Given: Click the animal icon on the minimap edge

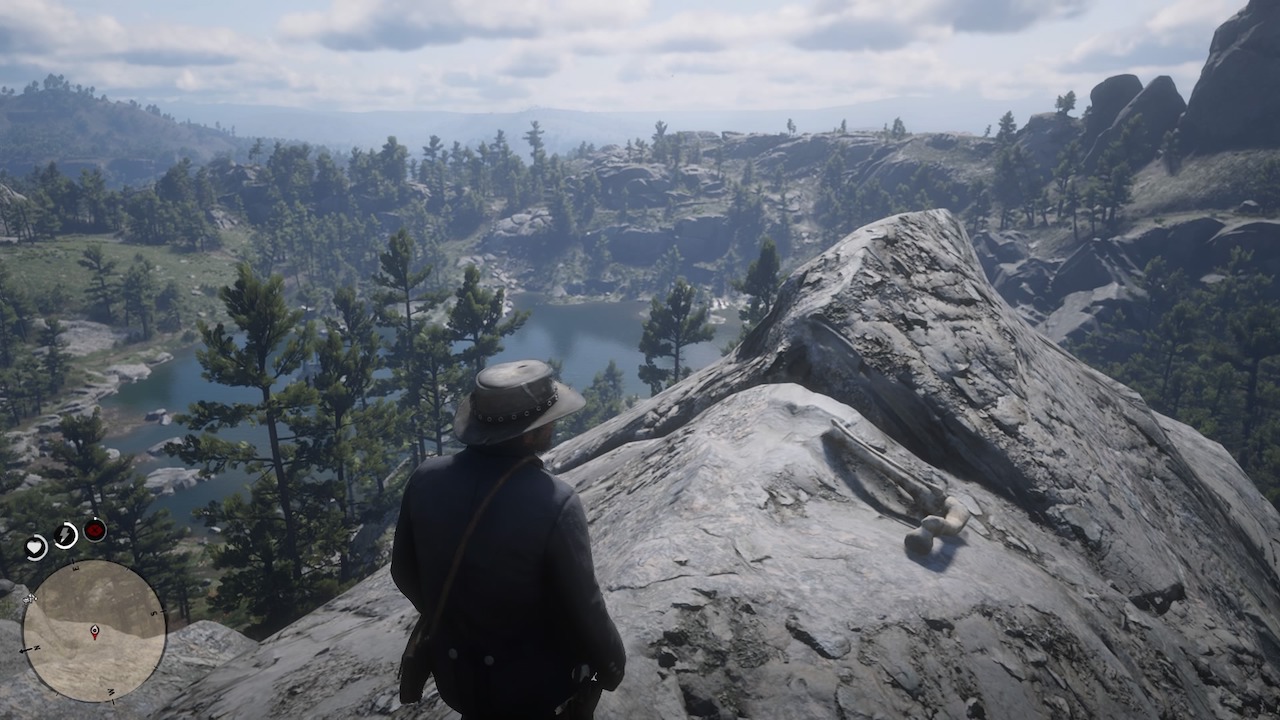Looking at the screenshot, I should pyautogui.click(x=29, y=599).
